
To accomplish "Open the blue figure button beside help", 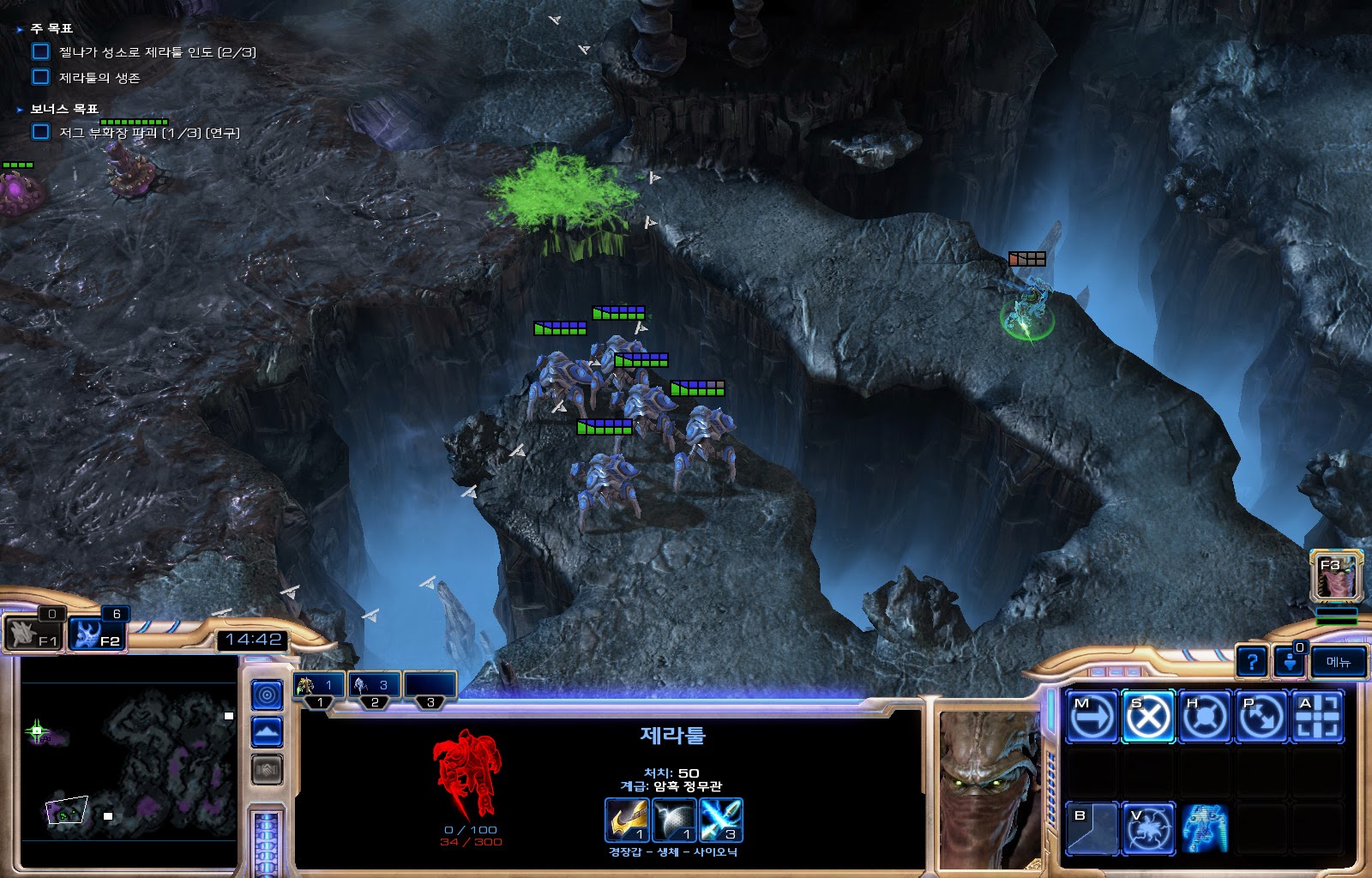I will [1289, 662].
